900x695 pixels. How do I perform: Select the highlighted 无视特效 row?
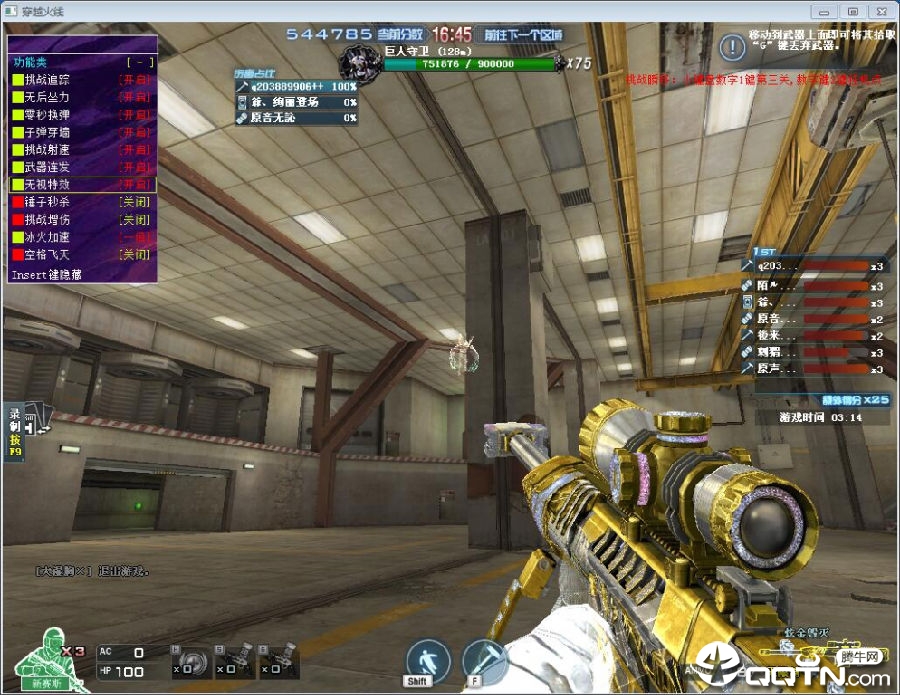click(x=82, y=184)
